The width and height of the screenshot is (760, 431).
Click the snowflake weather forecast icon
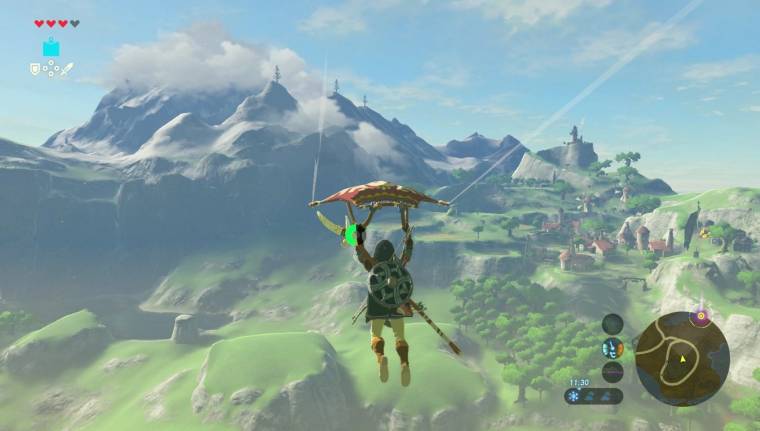573,396
